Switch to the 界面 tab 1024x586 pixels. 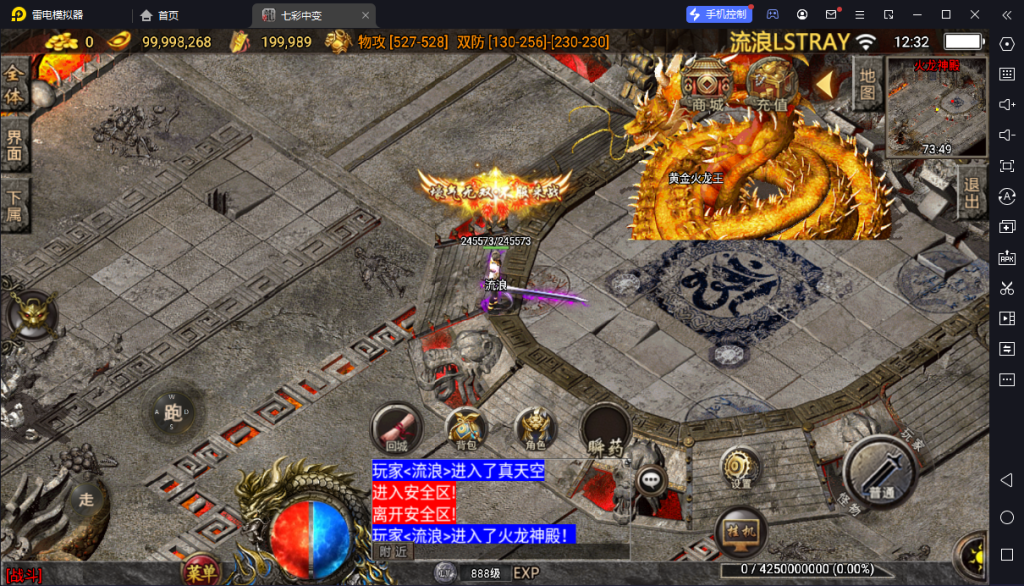pyautogui.click(x=14, y=145)
